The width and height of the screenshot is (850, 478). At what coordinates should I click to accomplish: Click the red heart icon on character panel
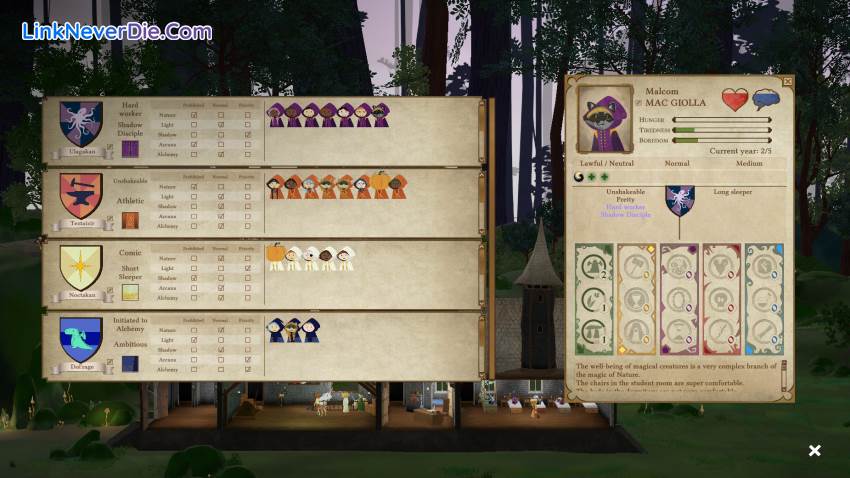735,100
